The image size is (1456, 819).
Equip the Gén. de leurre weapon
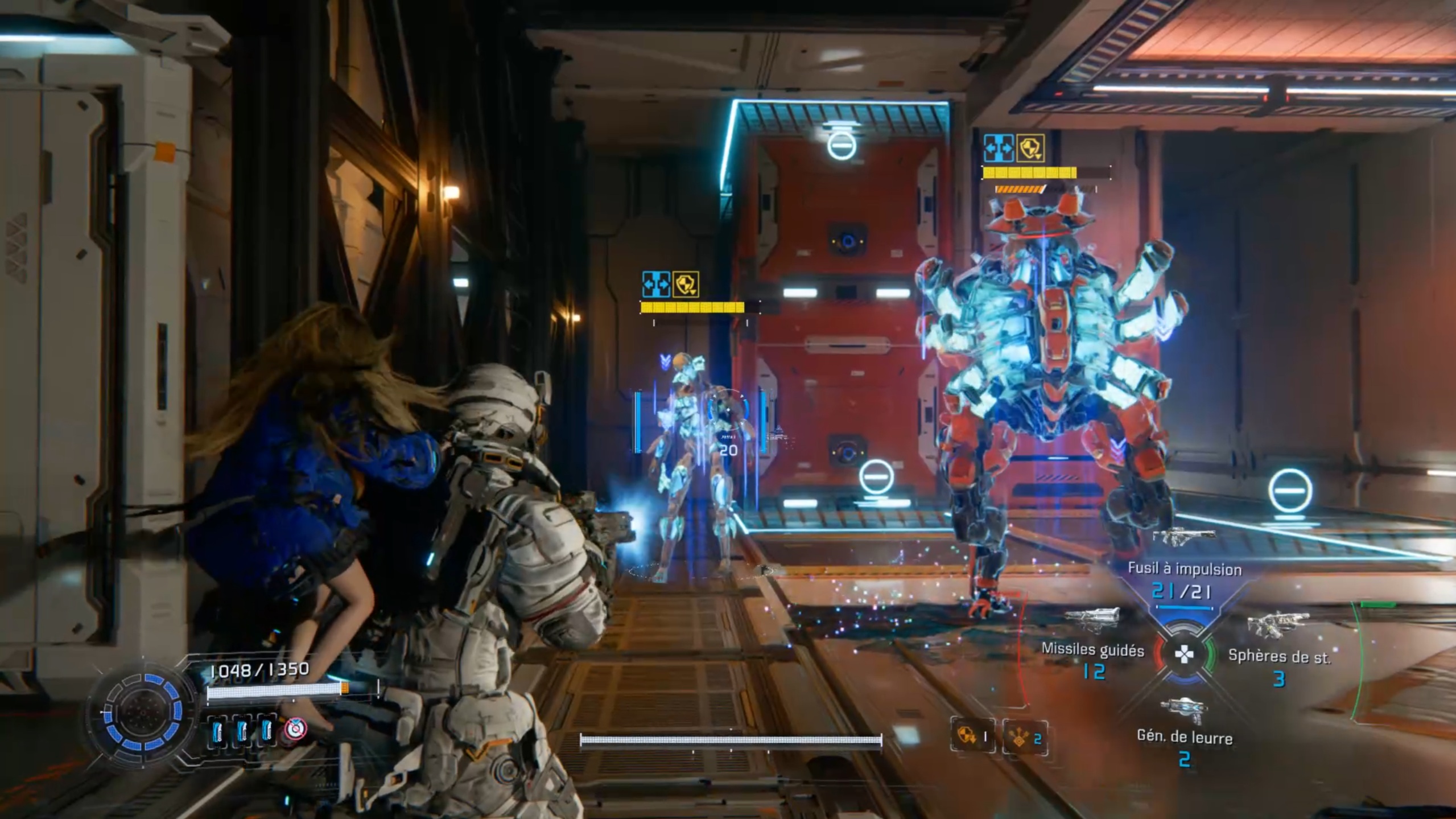click(1185, 737)
